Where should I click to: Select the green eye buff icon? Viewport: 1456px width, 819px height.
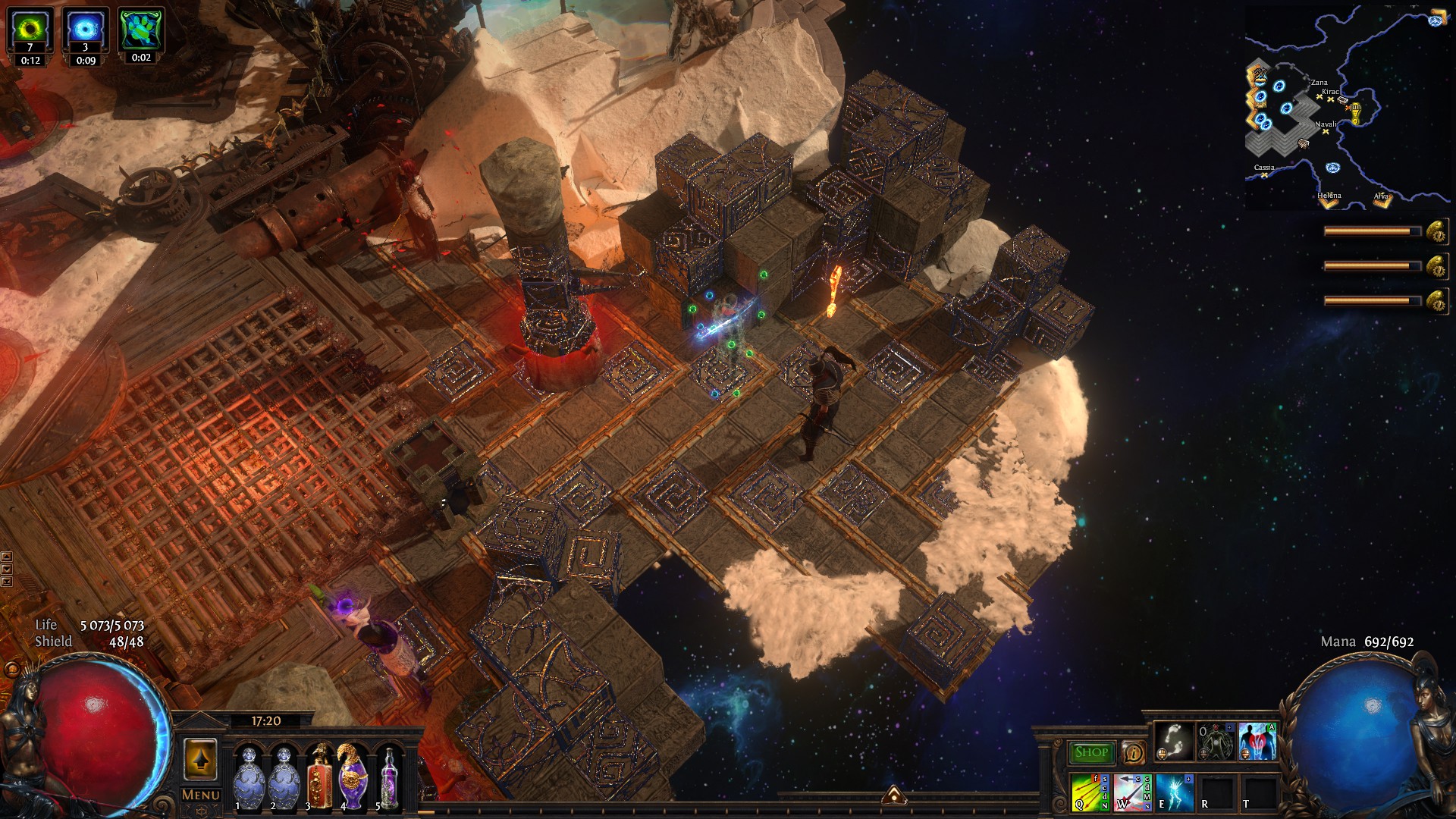click(x=30, y=30)
